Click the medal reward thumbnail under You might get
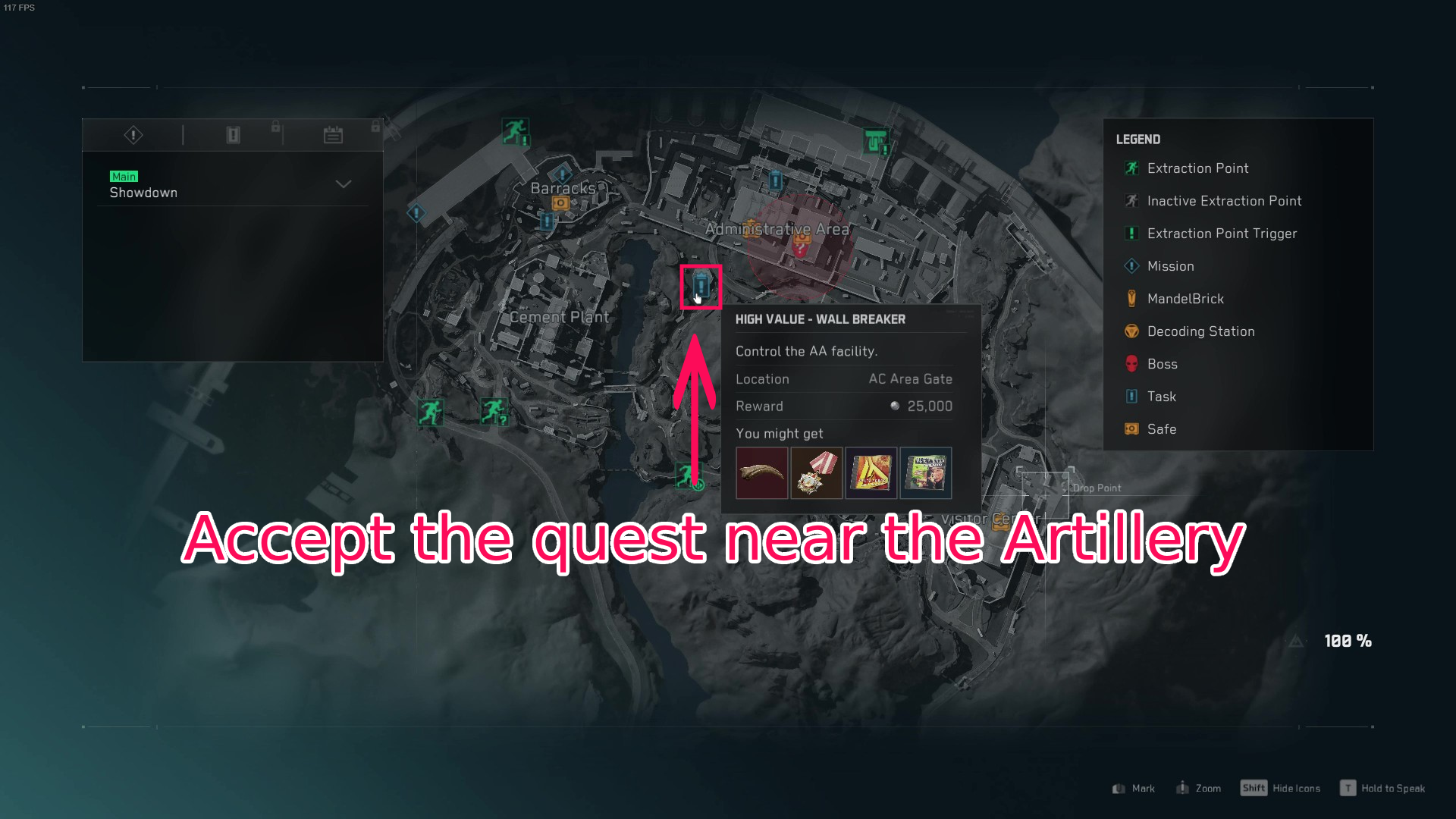 click(x=816, y=472)
